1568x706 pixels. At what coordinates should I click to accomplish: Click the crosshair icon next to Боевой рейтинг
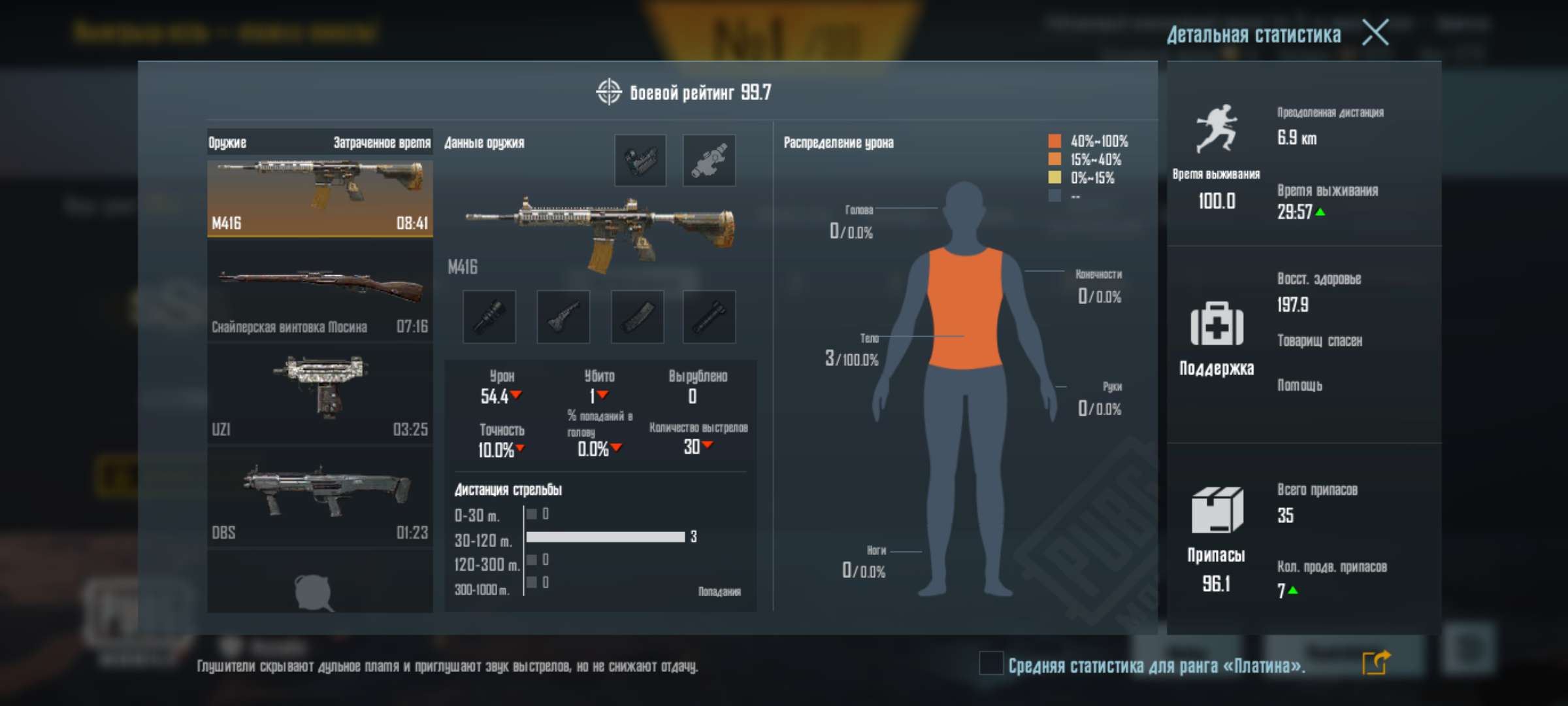tap(608, 93)
